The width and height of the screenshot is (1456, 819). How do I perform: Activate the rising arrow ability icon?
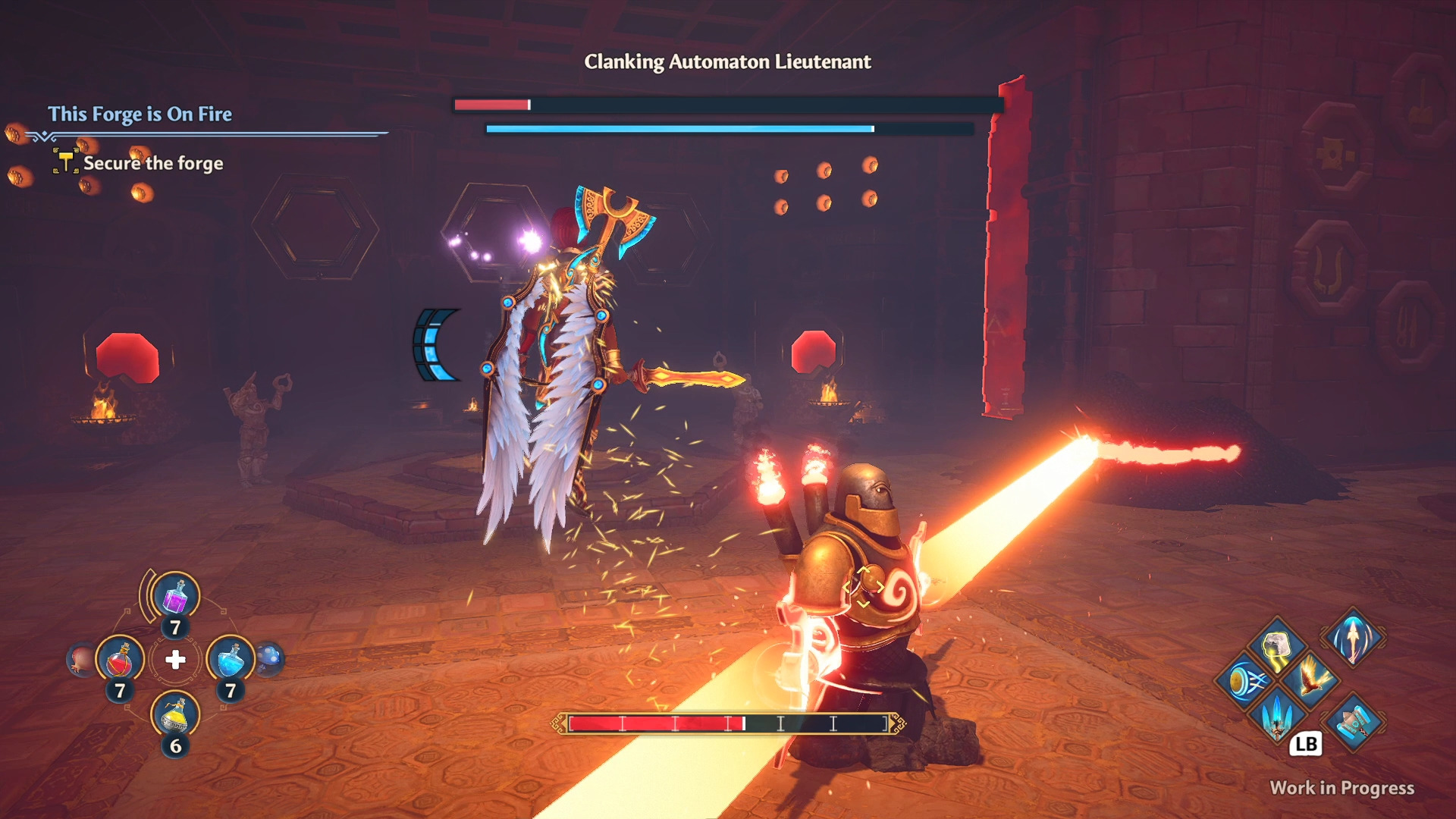(x=1354, y=637)
